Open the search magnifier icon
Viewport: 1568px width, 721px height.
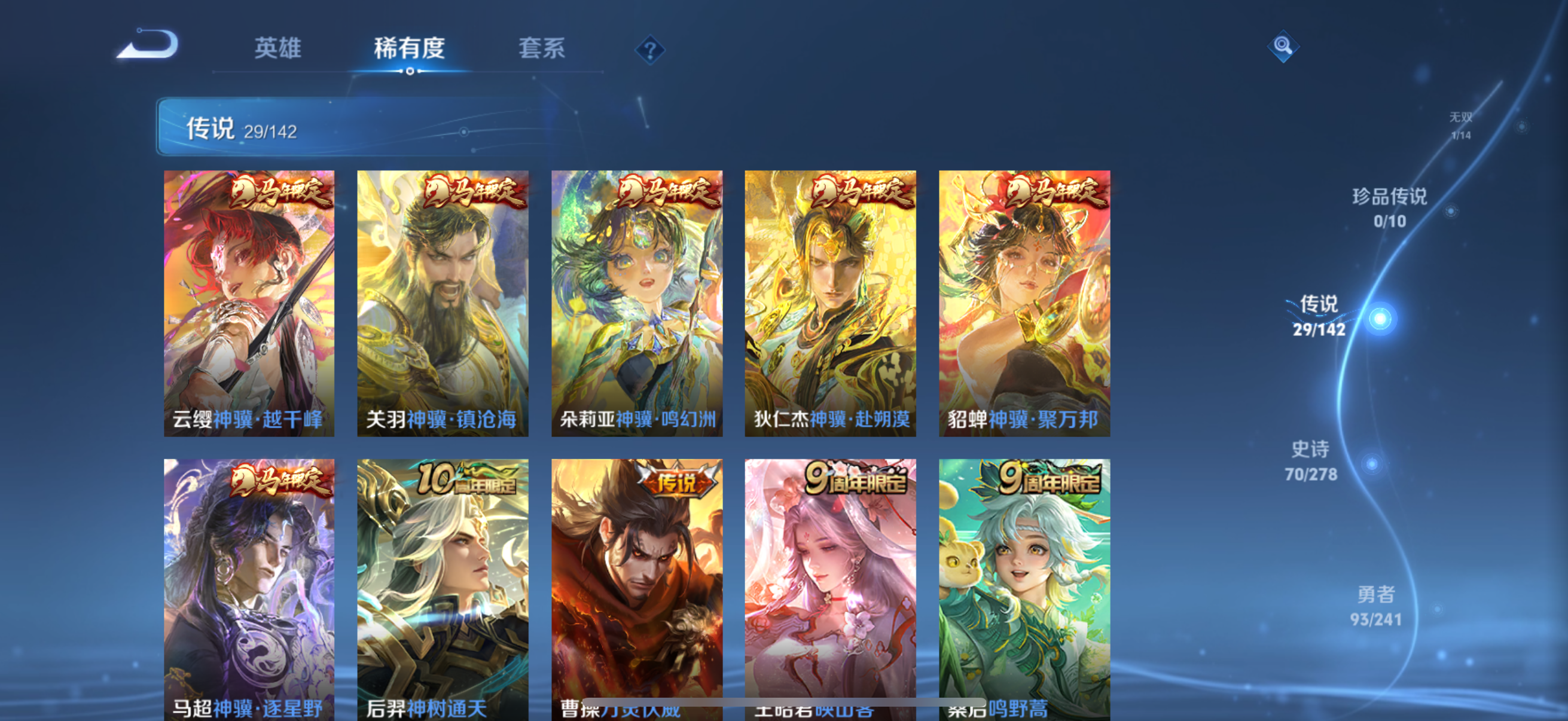point(1282,45)
